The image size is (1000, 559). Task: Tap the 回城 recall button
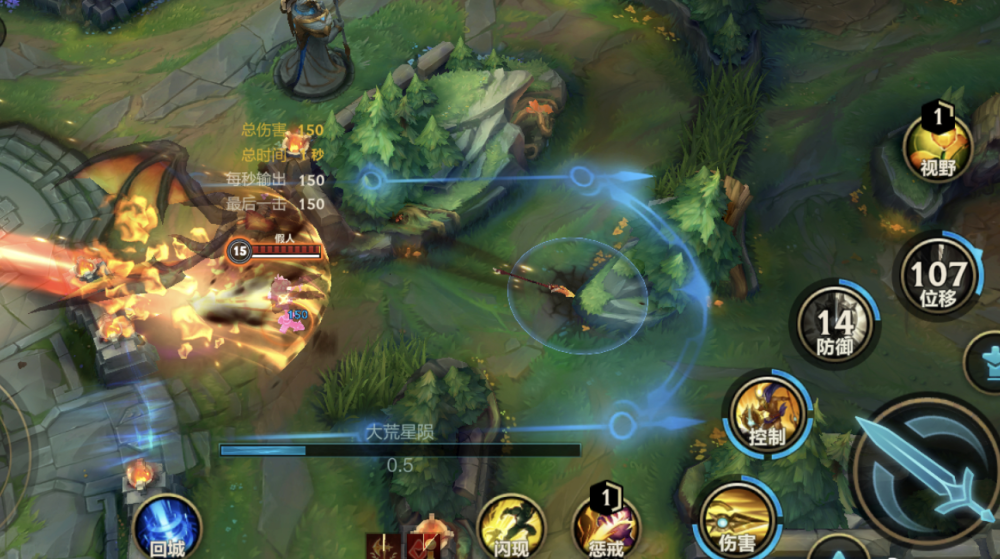pyautogui.click(x=166, y=524)
